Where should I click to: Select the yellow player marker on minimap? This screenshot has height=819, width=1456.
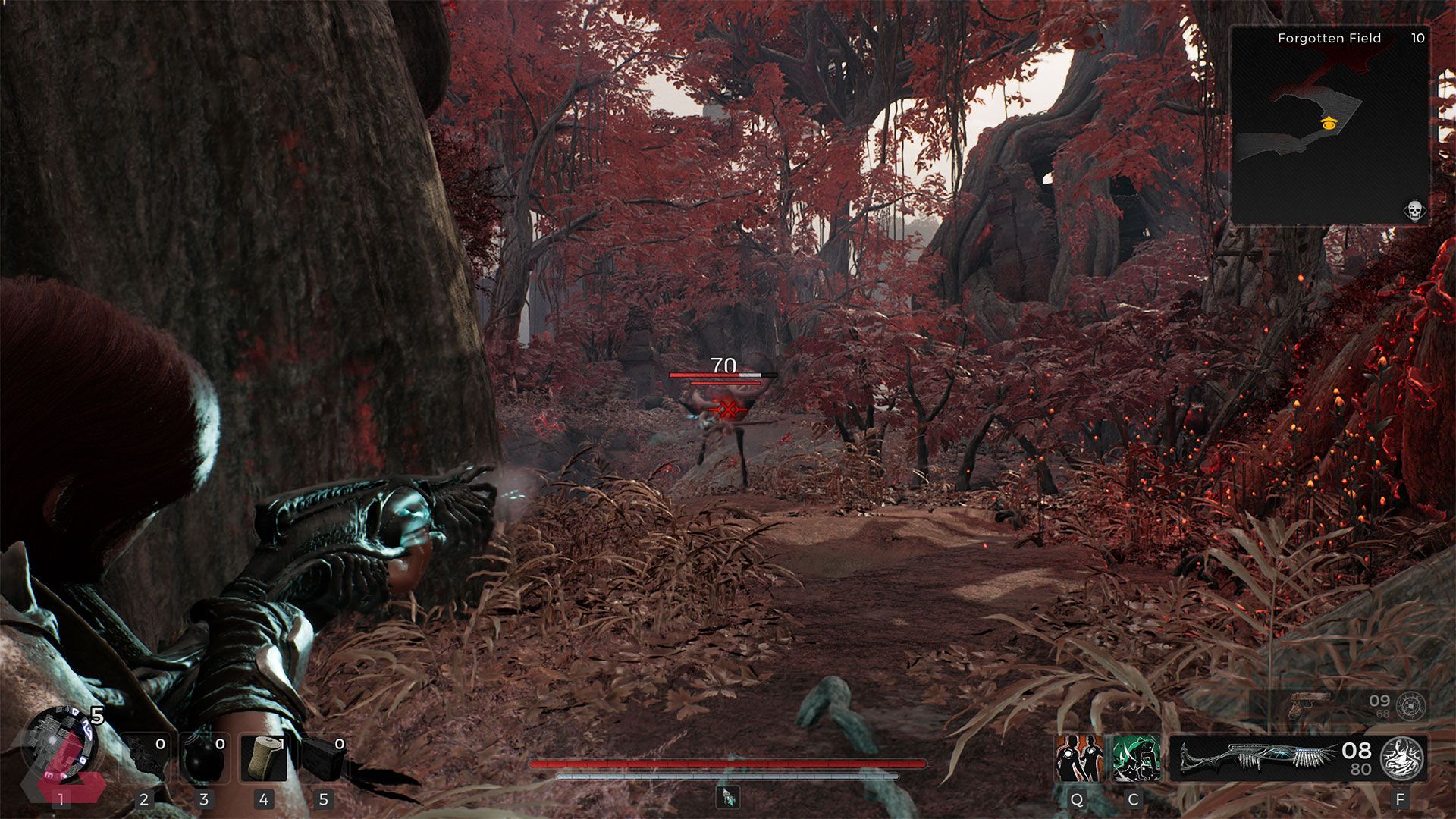click(1327, 124)
